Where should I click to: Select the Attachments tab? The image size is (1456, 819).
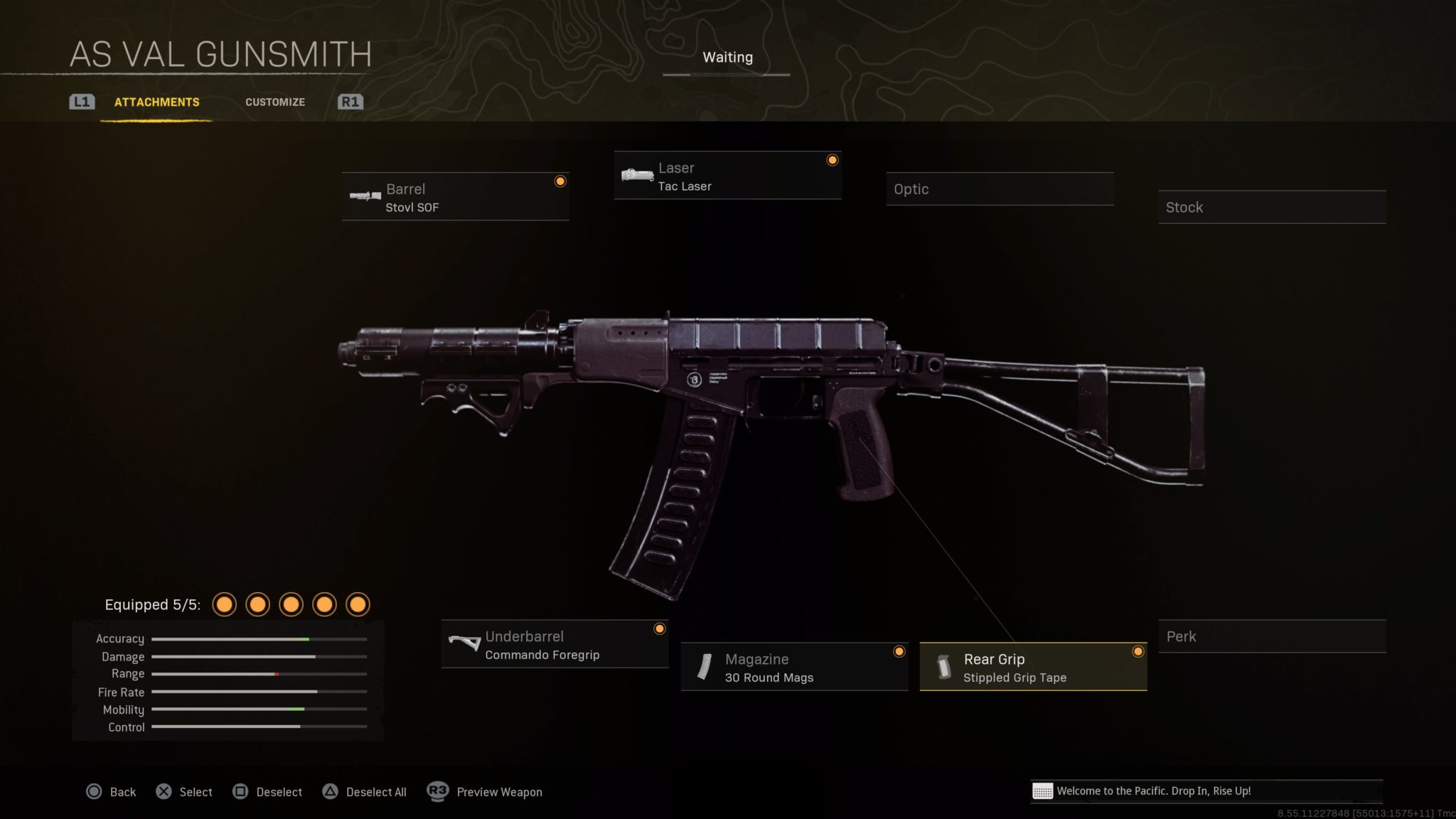[x=156, y=102]
